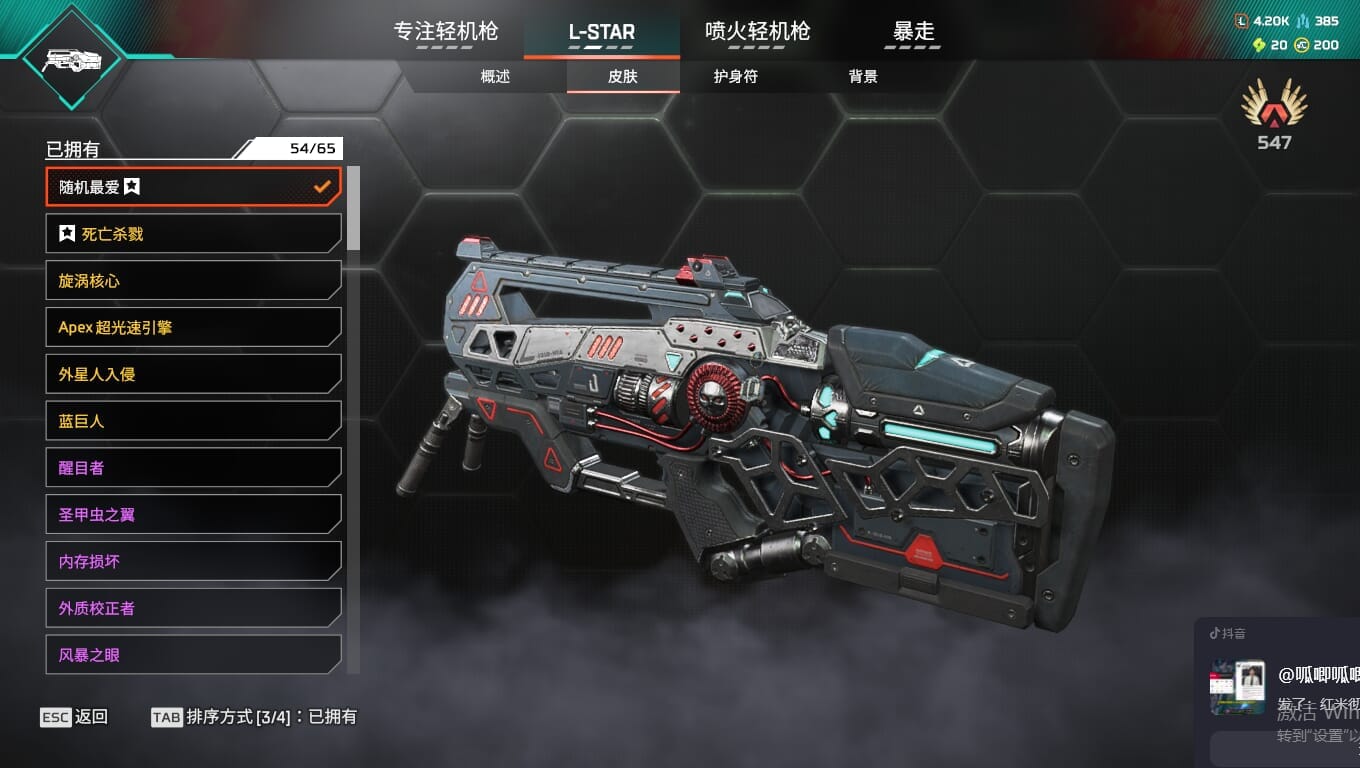Open the 概述 sub-tab
1360x768 pixels.
495,76
